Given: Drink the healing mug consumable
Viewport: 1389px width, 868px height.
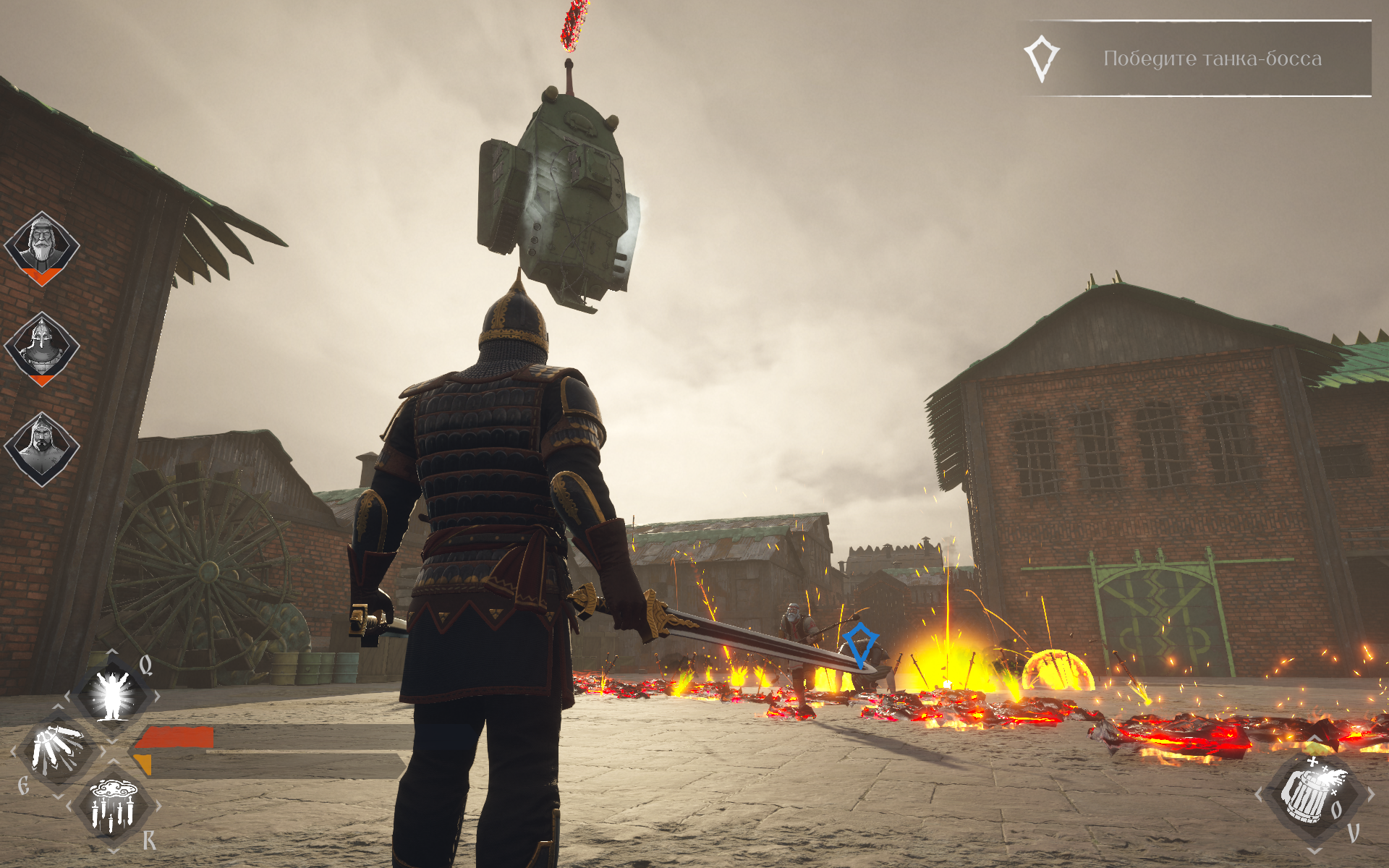Looking at the screenshot, I should [x=1312, y=793].
